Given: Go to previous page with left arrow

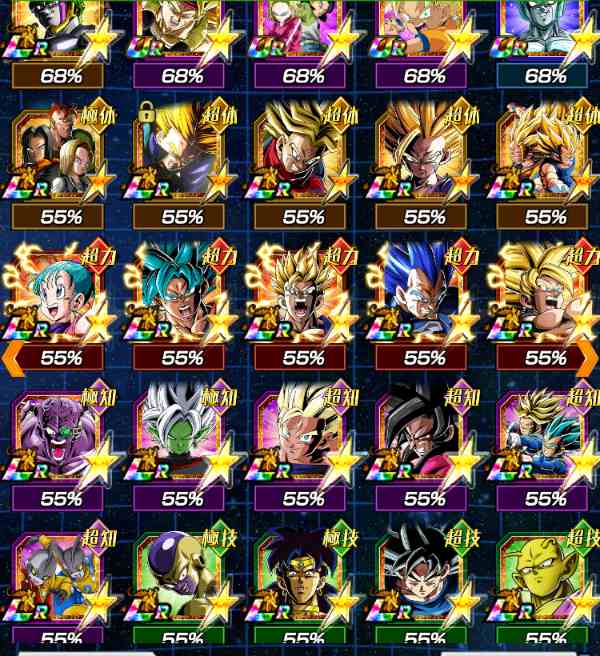Looking at the screenshot, I should [12, 357].
